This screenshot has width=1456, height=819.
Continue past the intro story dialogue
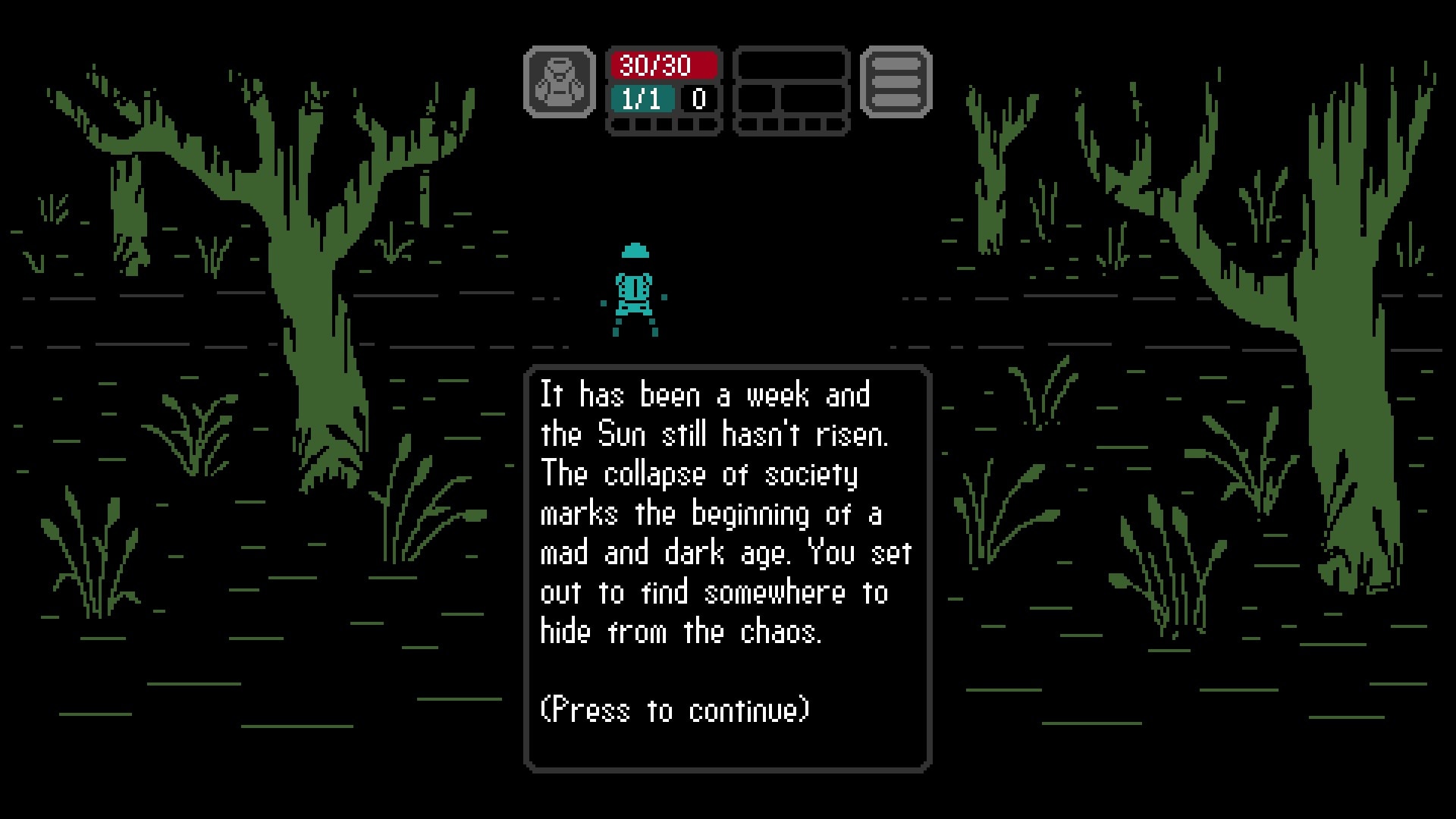[726, 568]
